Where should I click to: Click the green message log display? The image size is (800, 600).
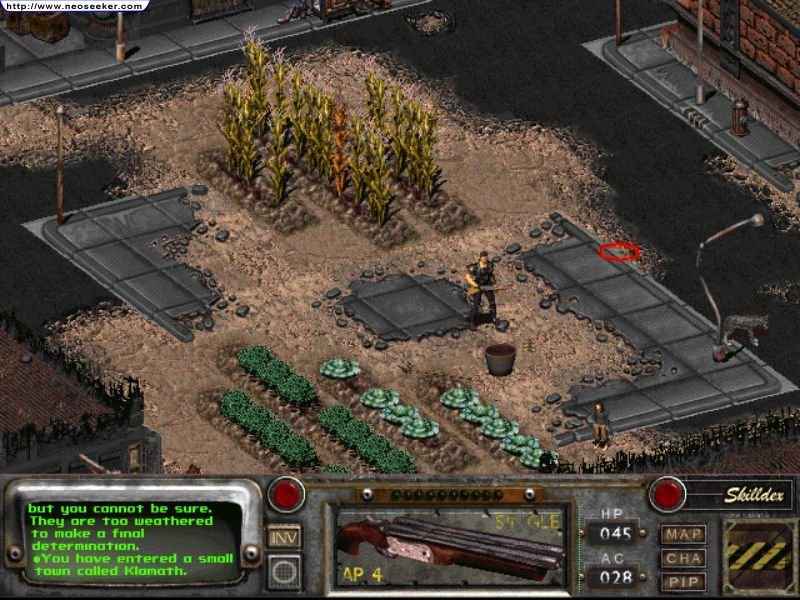pyautogui.click(x=133, y=537)
